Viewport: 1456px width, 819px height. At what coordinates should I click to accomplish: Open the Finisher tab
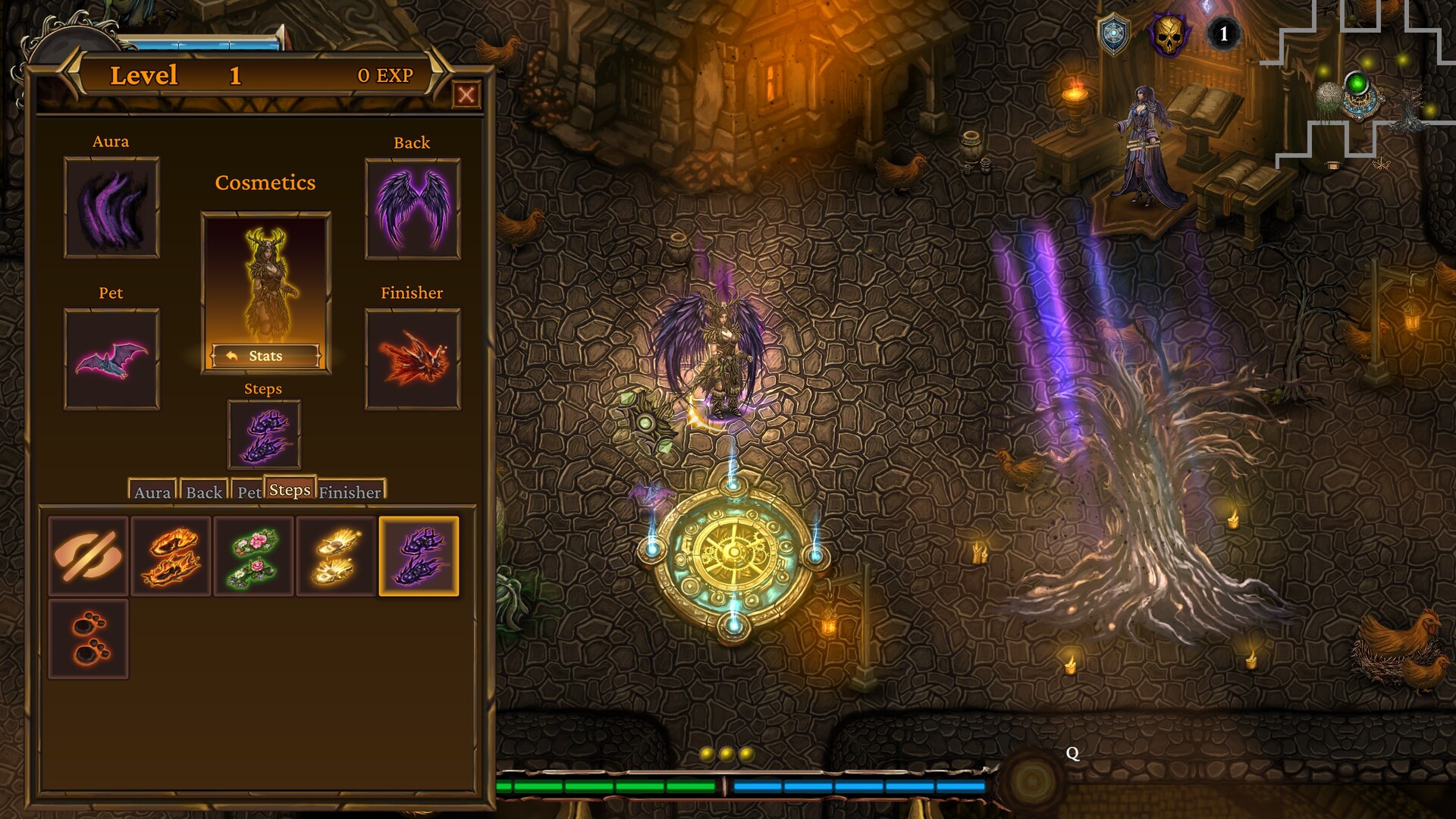point(350,493)
